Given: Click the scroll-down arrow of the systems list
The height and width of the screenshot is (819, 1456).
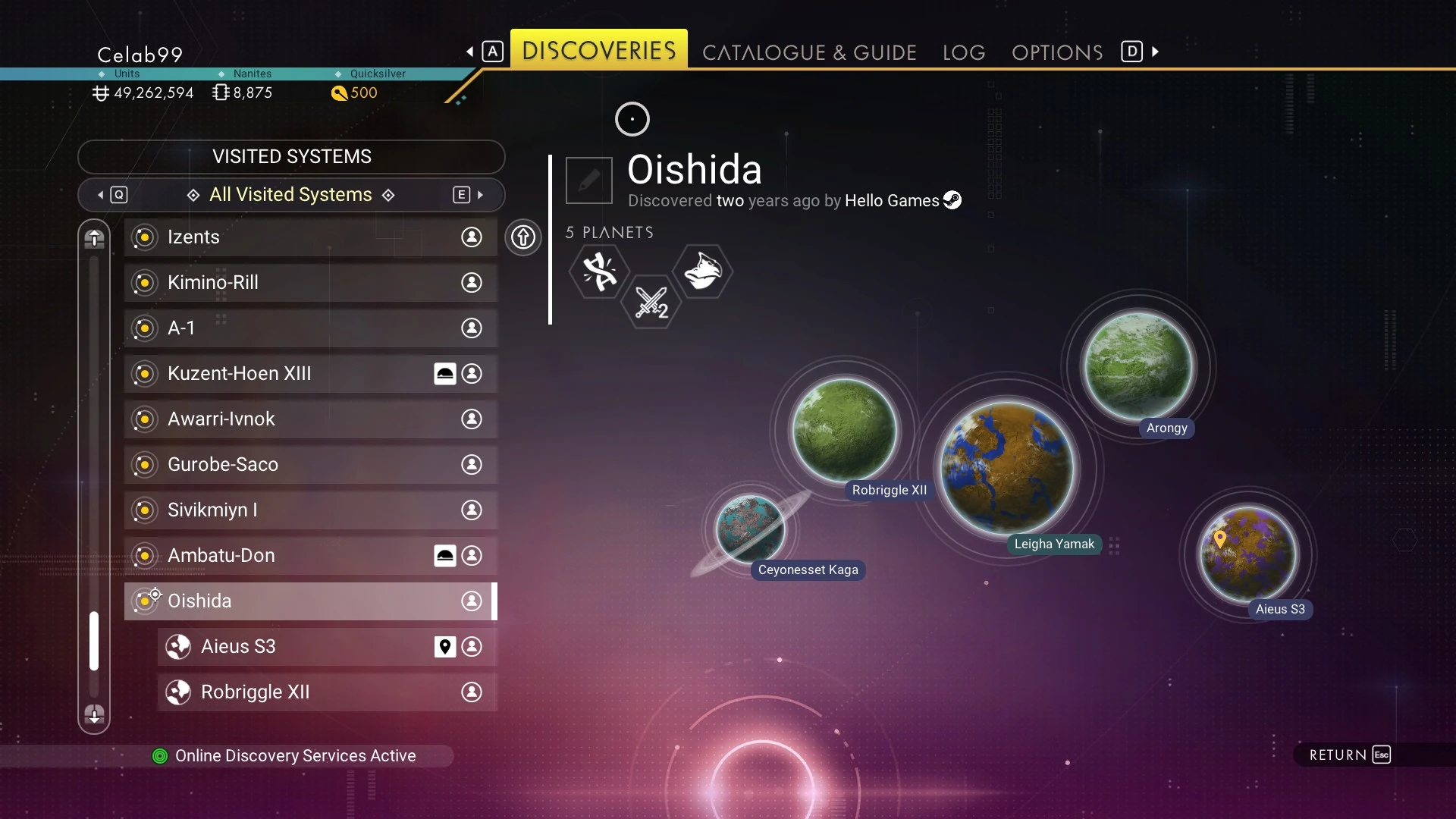Looking at the screenshot, I should tap(94, 714).
